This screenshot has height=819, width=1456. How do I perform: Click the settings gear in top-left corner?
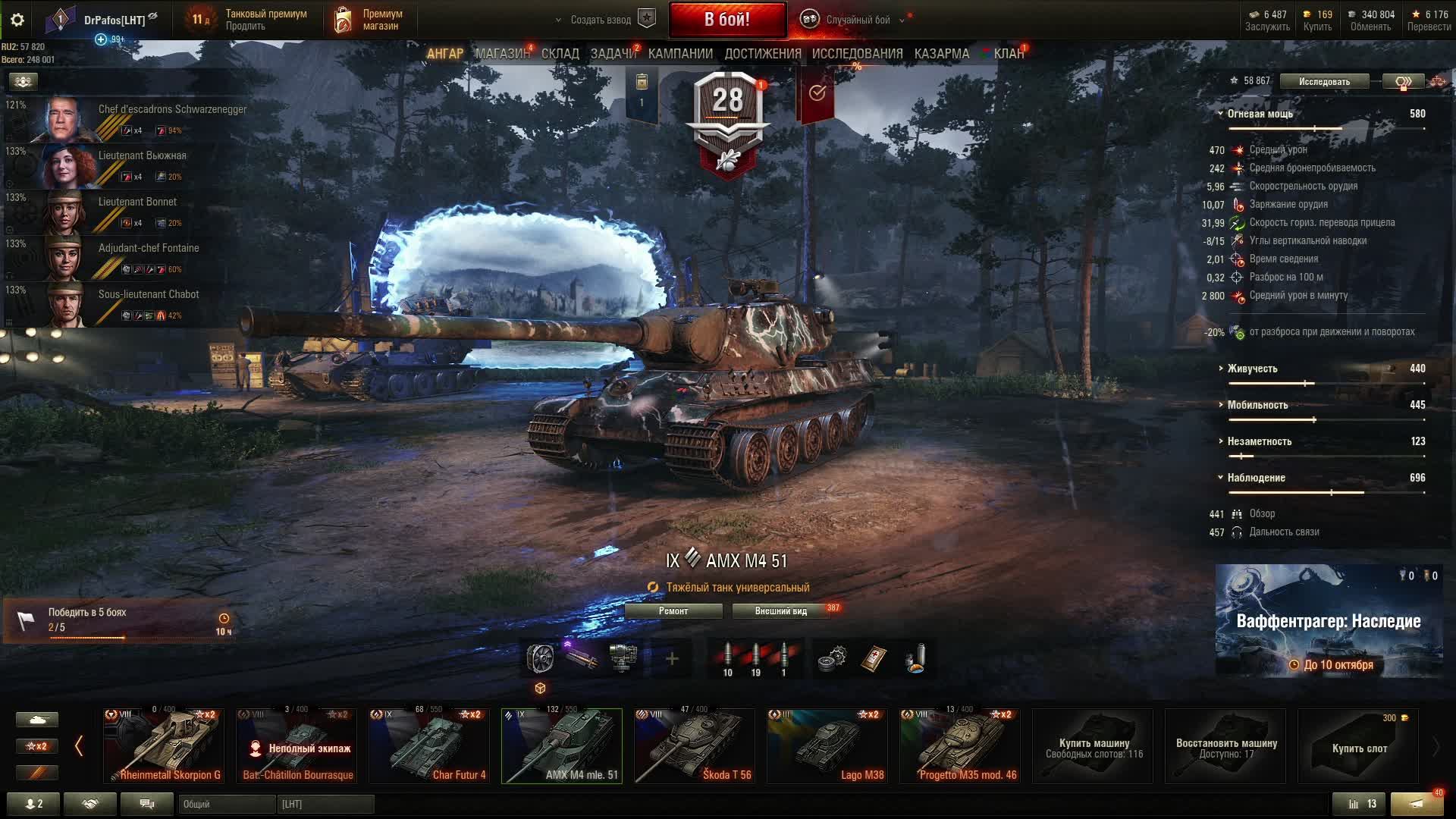tap(18, 20)
